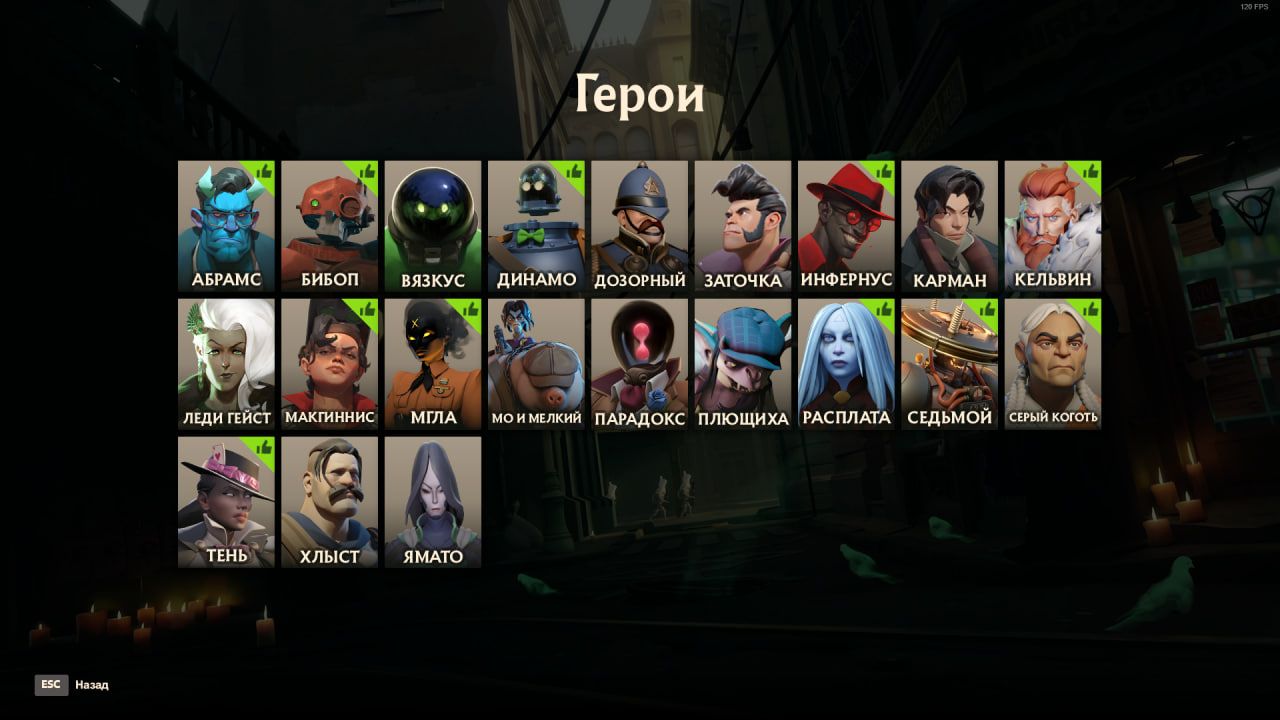Viewport: 1280px width, 720px height.
Task: Select the Инфернус portrait
Action: coord(846,226)
